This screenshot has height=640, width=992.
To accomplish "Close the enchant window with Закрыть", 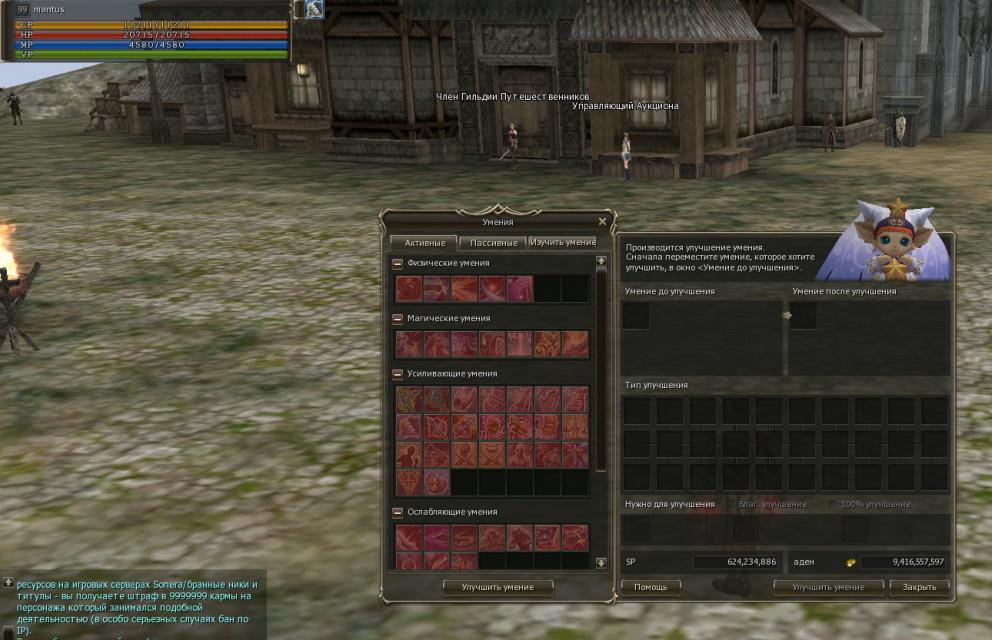I will pos(919,587).
